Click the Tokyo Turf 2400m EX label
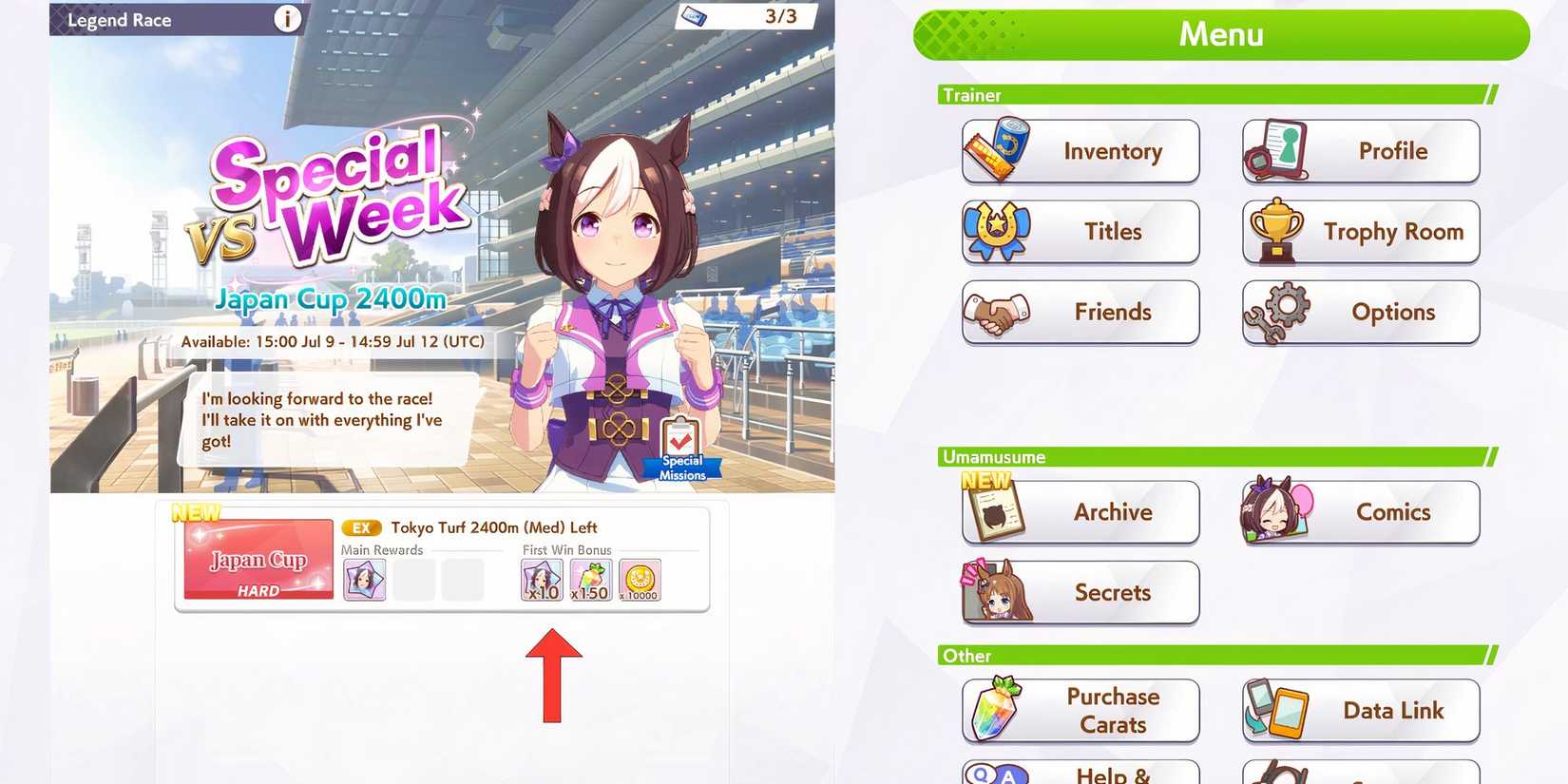Screen dimensions: 1568x784 coord(361,526)
